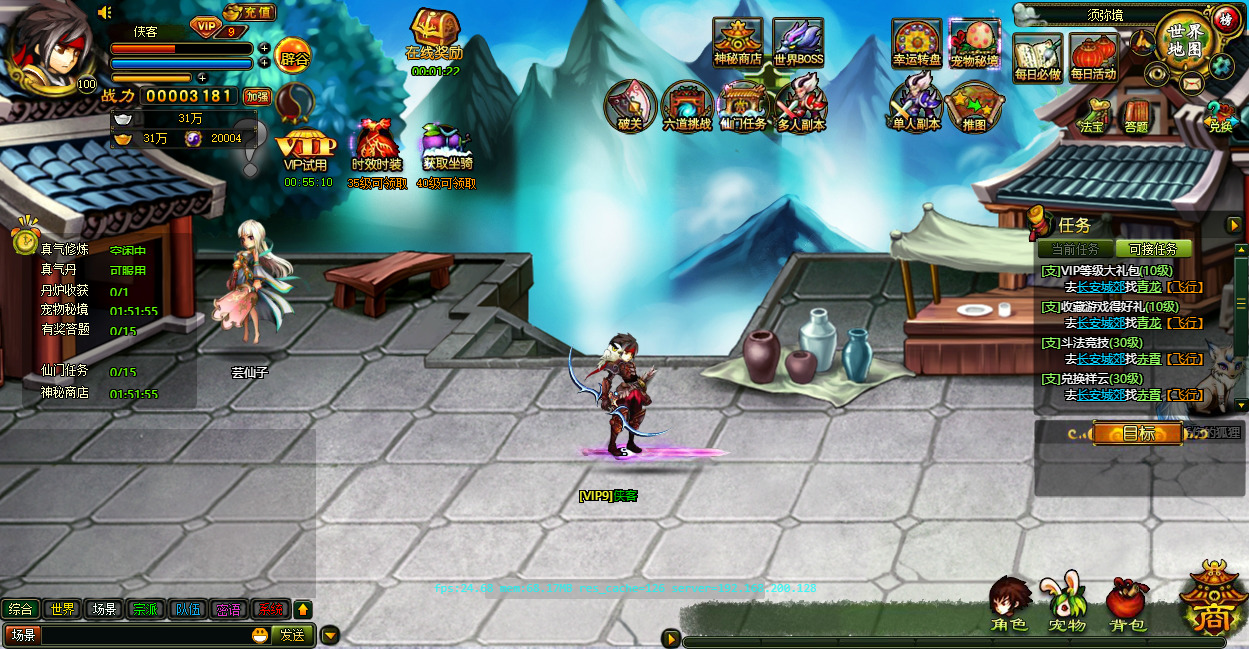1249x649 pixels.
Task: Switch to the 可接任务 available quests tab
Action: point(1153,249)
